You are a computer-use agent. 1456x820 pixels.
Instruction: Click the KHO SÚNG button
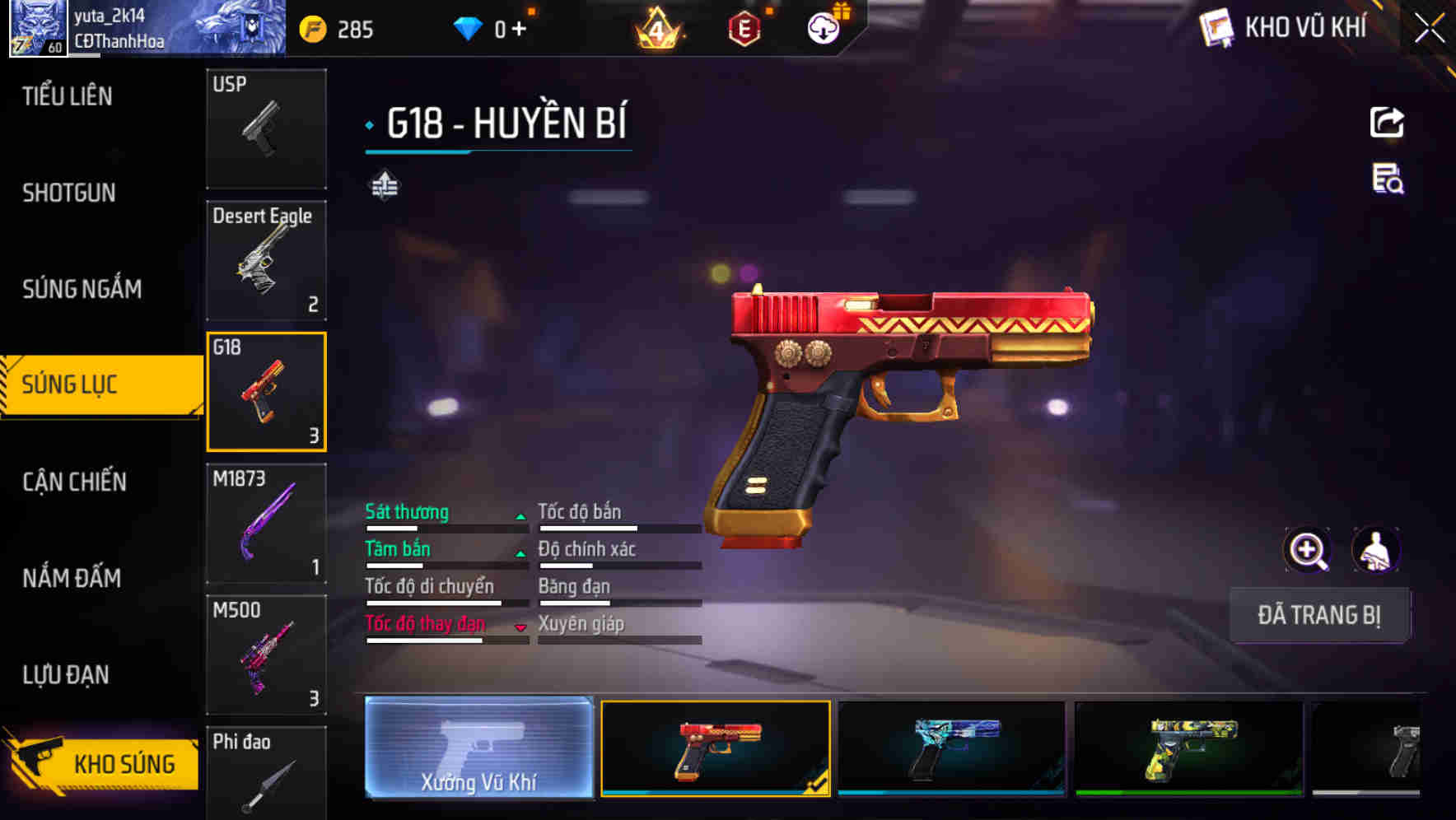[x=103, y=762]
